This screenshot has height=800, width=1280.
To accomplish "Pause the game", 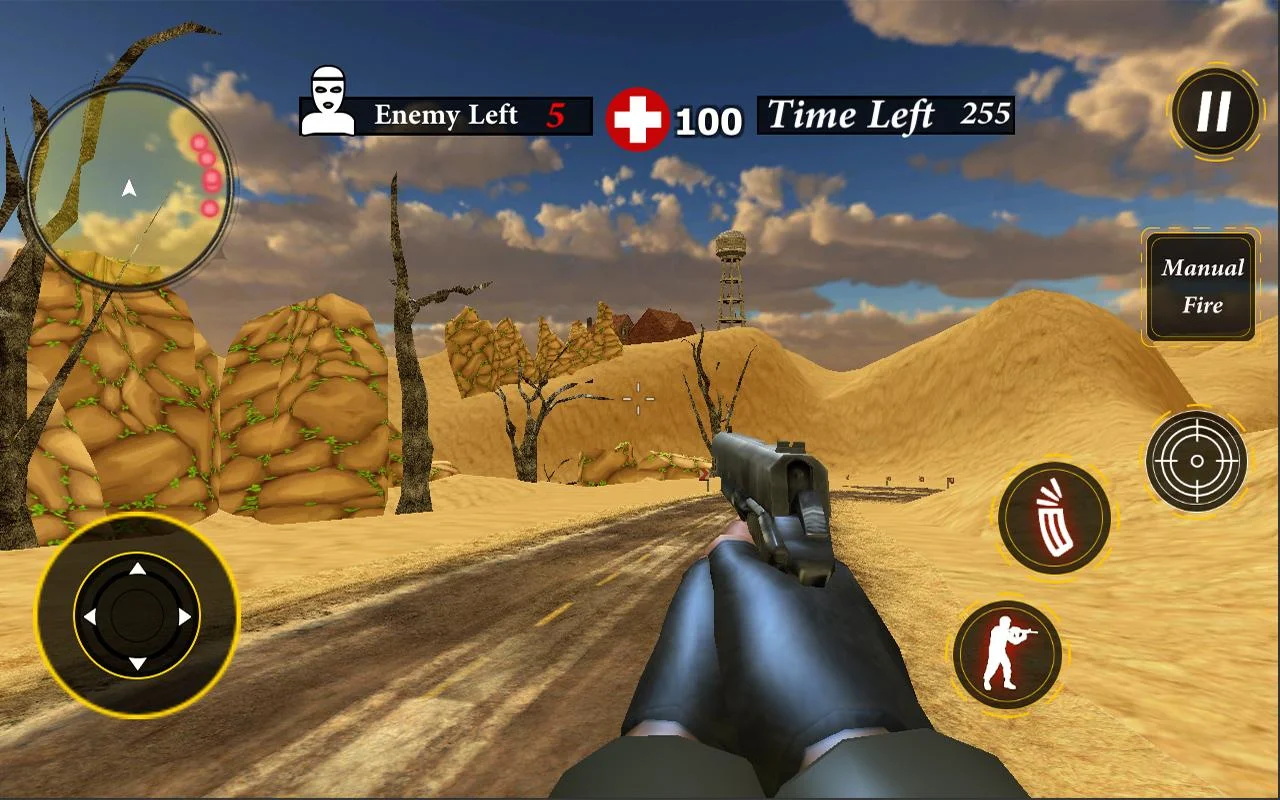I will click(1214, 110).
